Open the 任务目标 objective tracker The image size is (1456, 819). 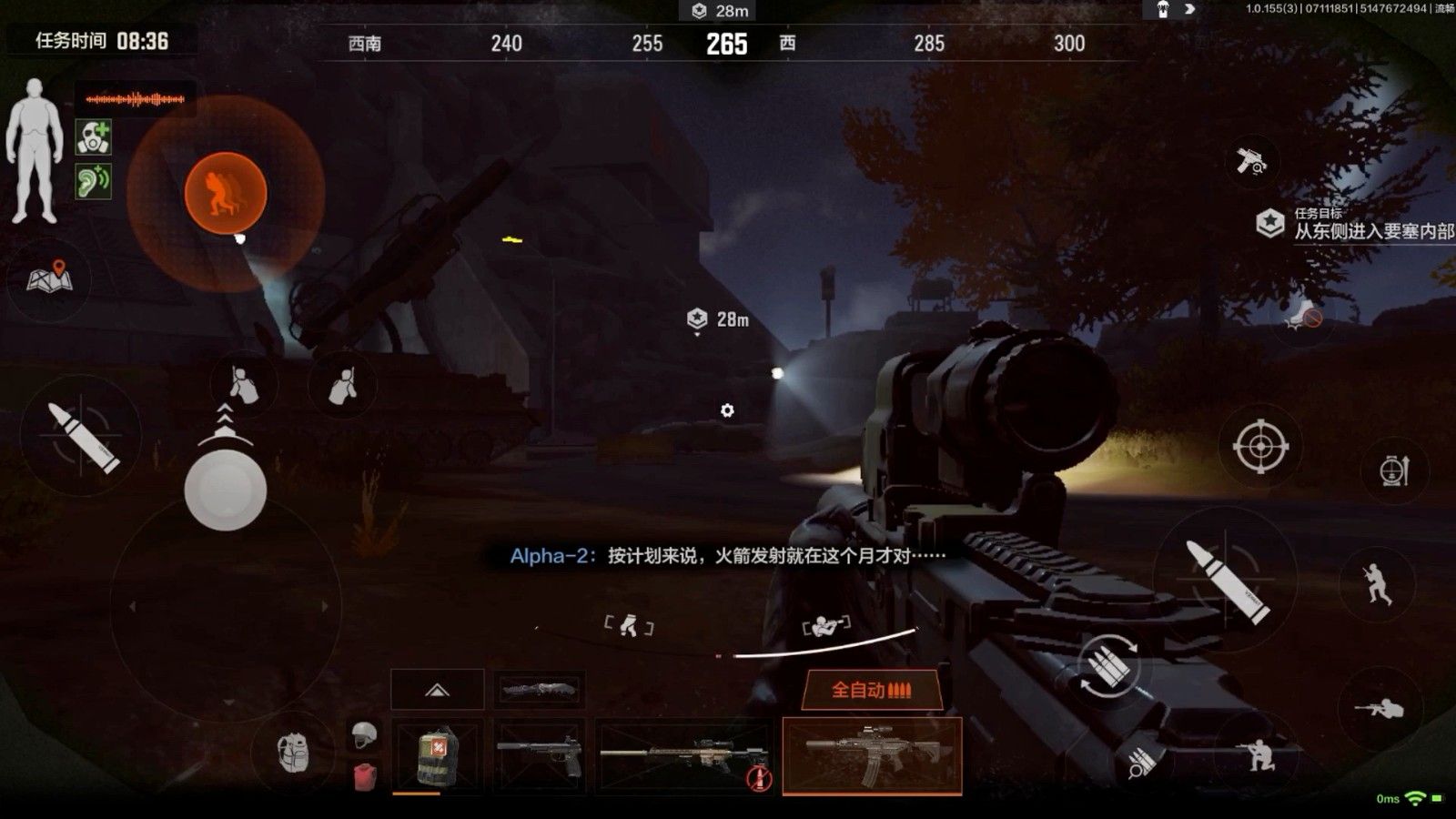(x=1356, y=224)
